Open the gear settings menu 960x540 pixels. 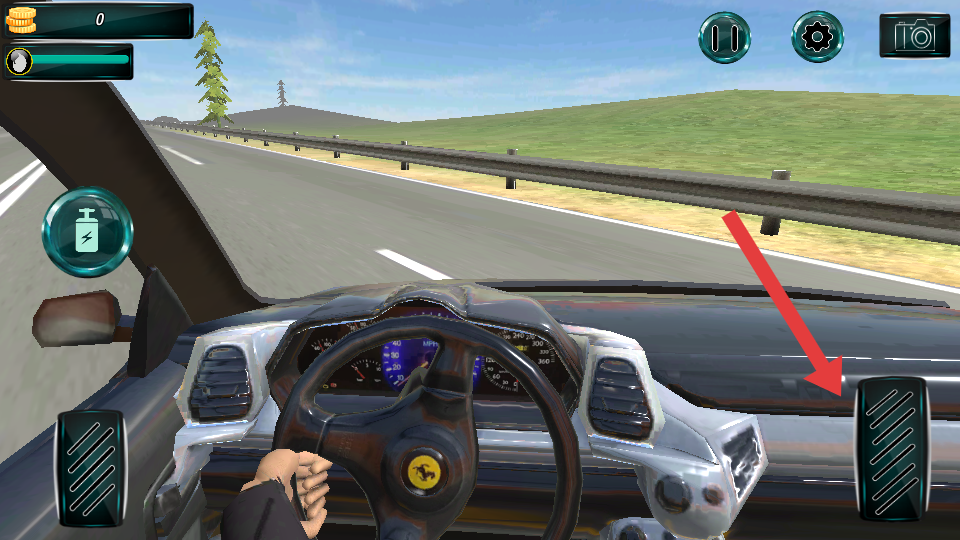818,38
